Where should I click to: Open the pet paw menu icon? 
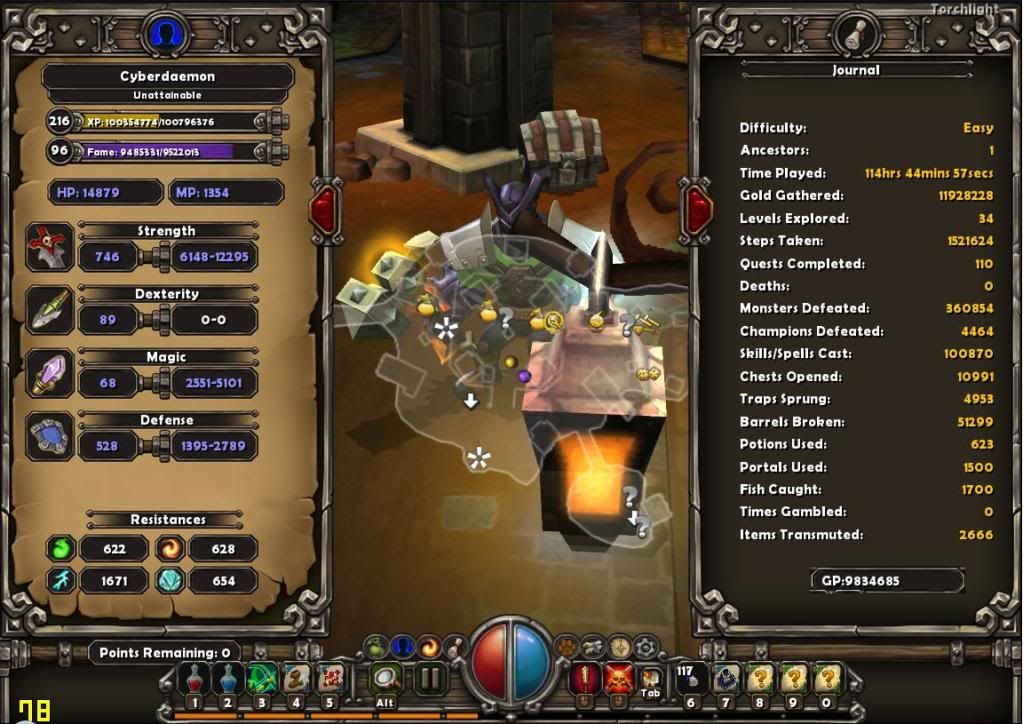coord(566,646)
